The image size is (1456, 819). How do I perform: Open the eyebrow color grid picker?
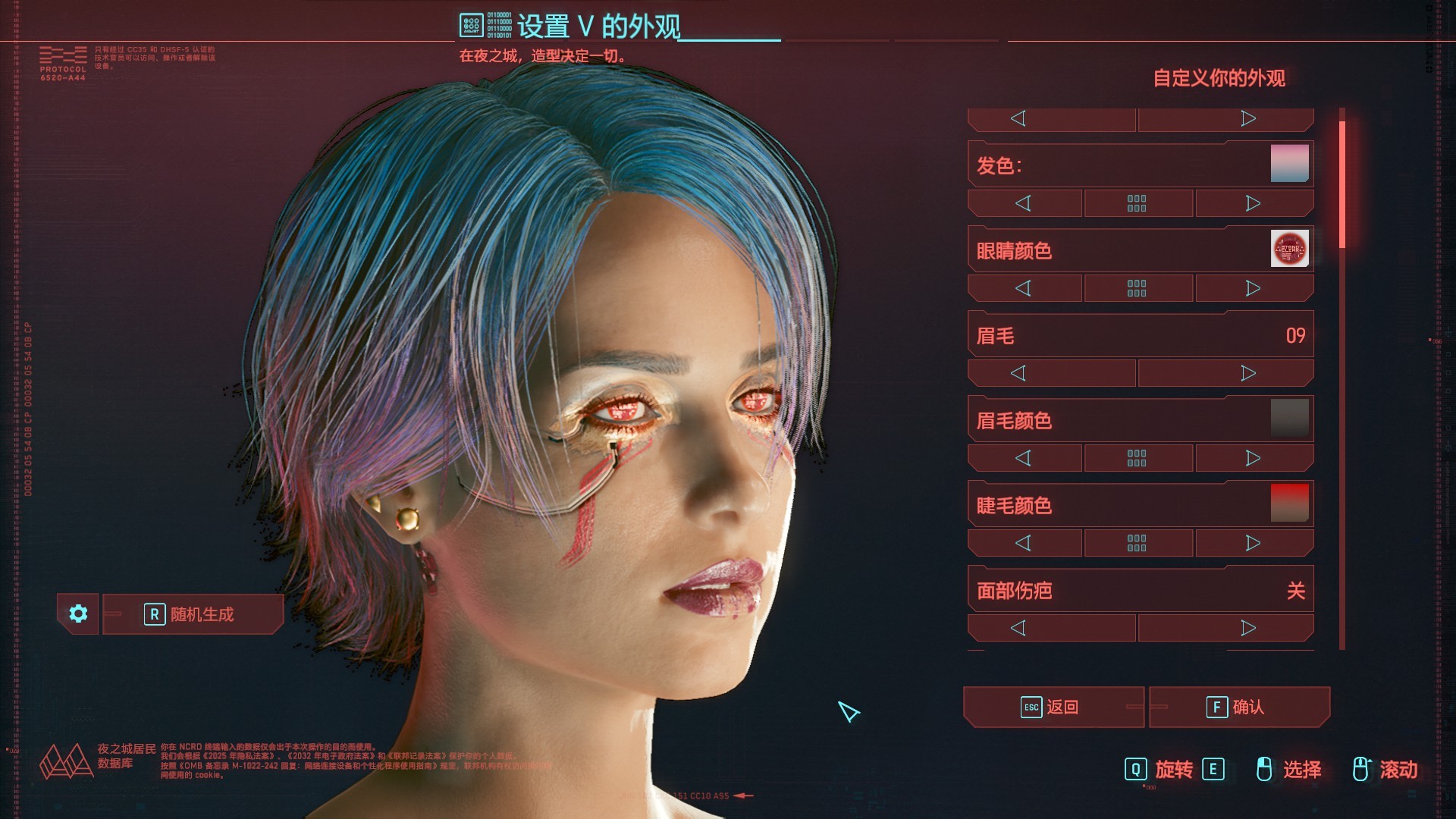[1137, 458]
